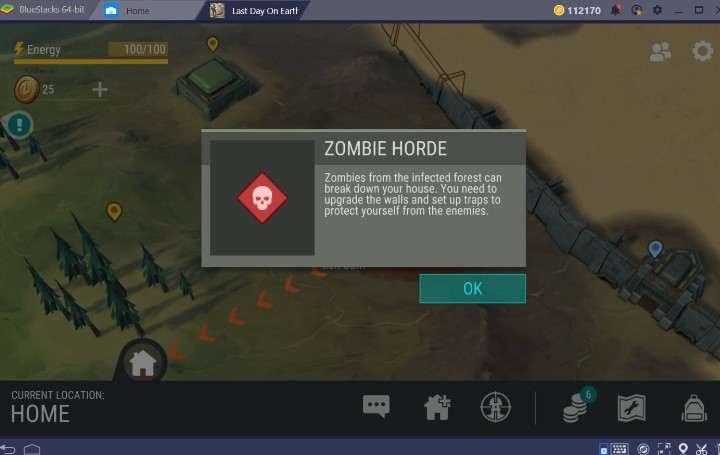Open the house with plus sign icon
The image size is (720, 455).
(437, 406)
